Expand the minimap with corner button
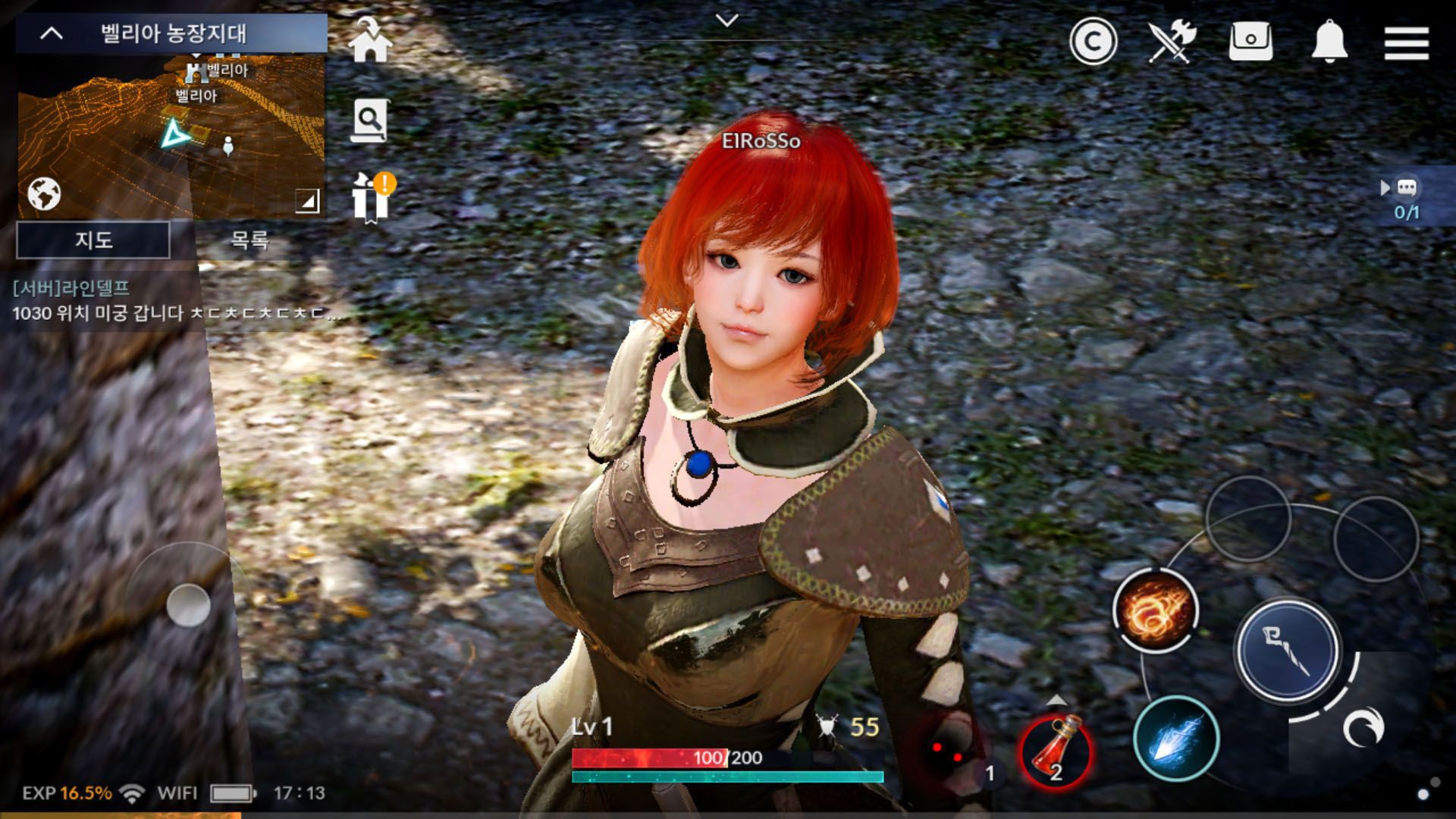Screen dimensions: 1456x819 307,201
